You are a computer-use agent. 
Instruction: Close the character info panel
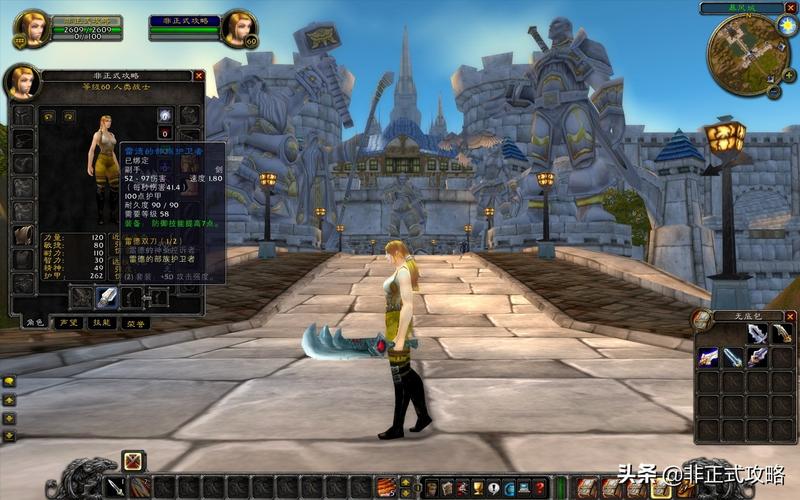(199, 75)
